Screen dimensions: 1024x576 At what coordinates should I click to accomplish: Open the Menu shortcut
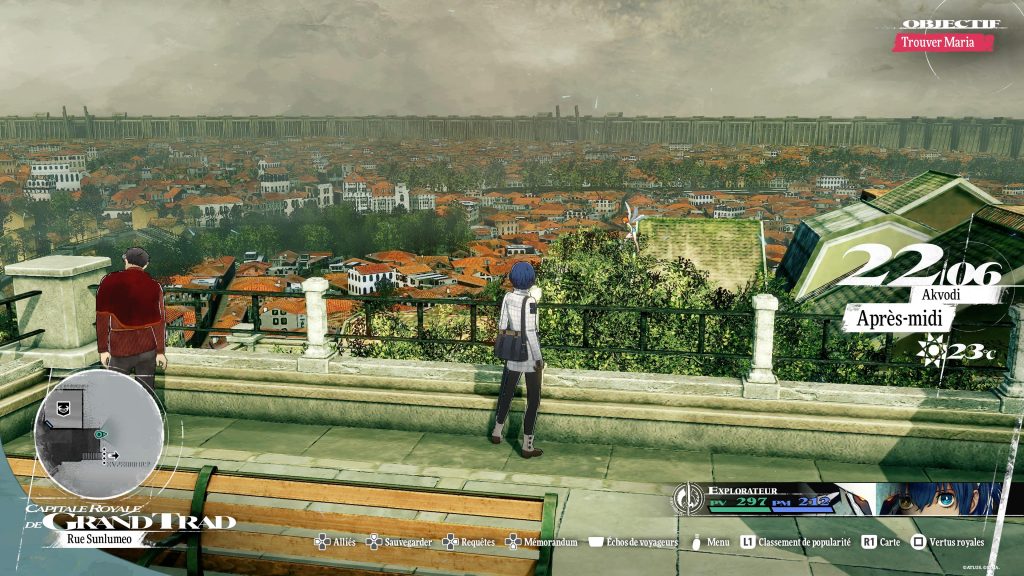[x=710, y=542]
